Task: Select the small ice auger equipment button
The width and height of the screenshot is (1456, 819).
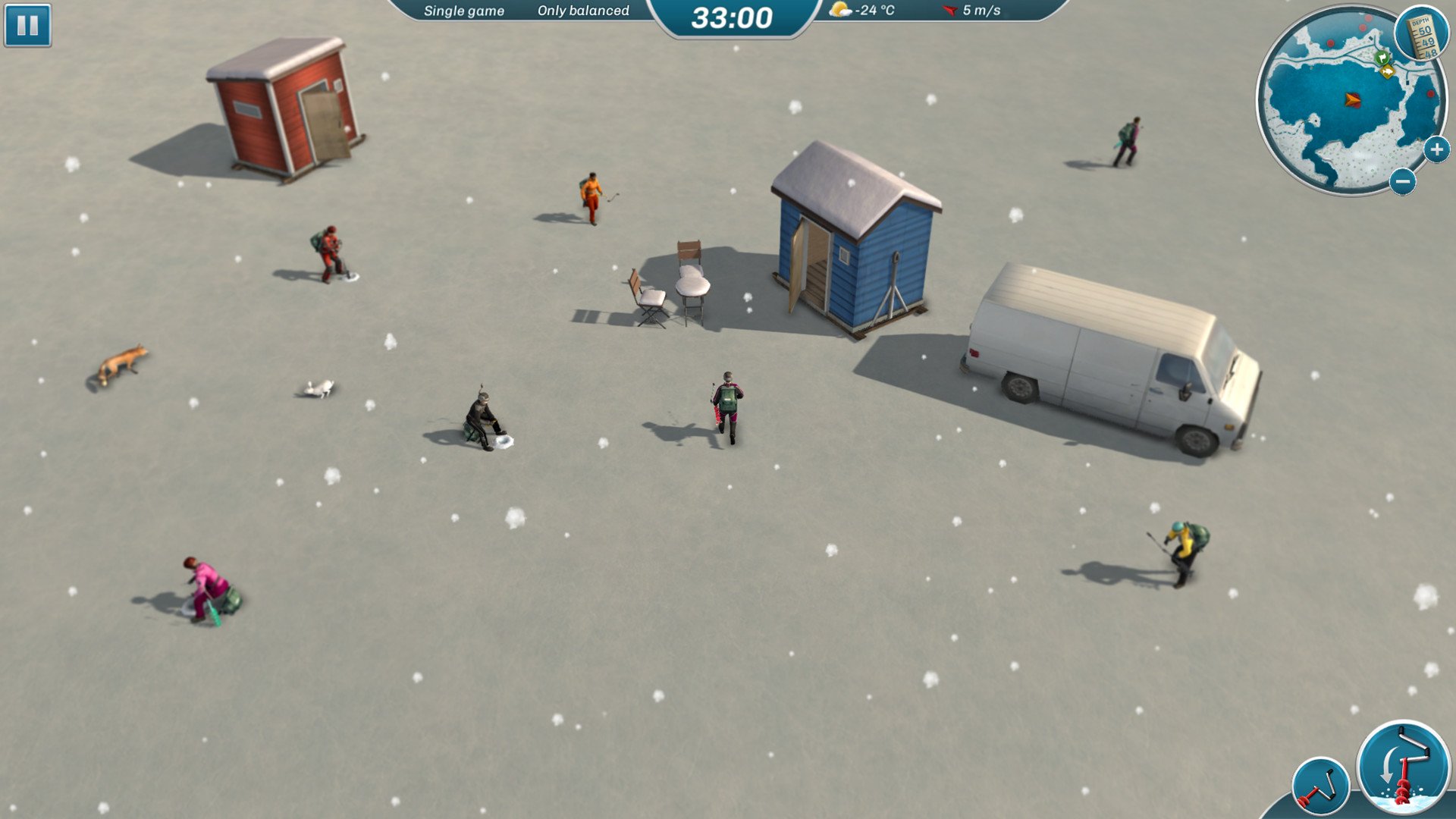Action: click(1319, 786)
